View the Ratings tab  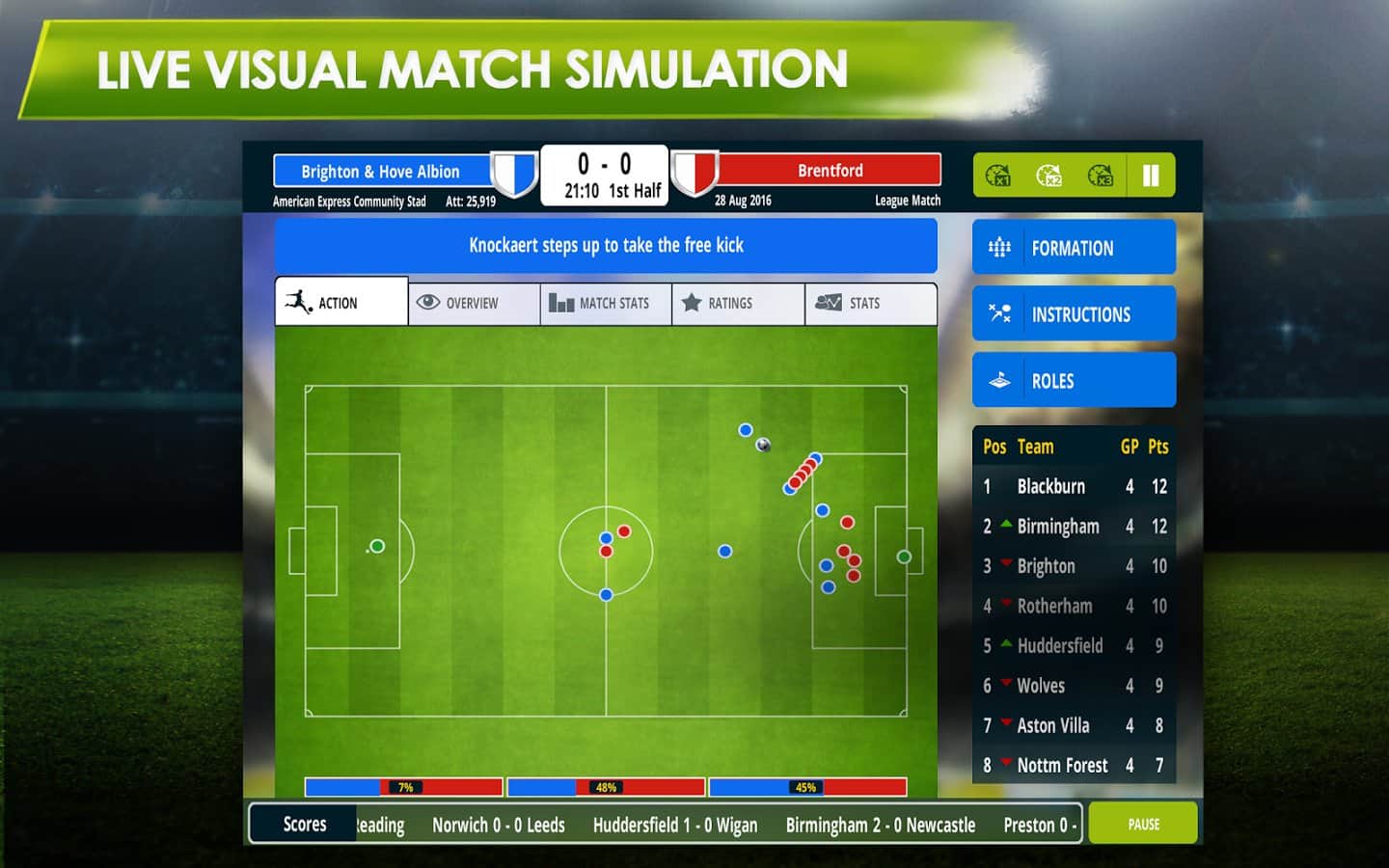tap(737, 304)
